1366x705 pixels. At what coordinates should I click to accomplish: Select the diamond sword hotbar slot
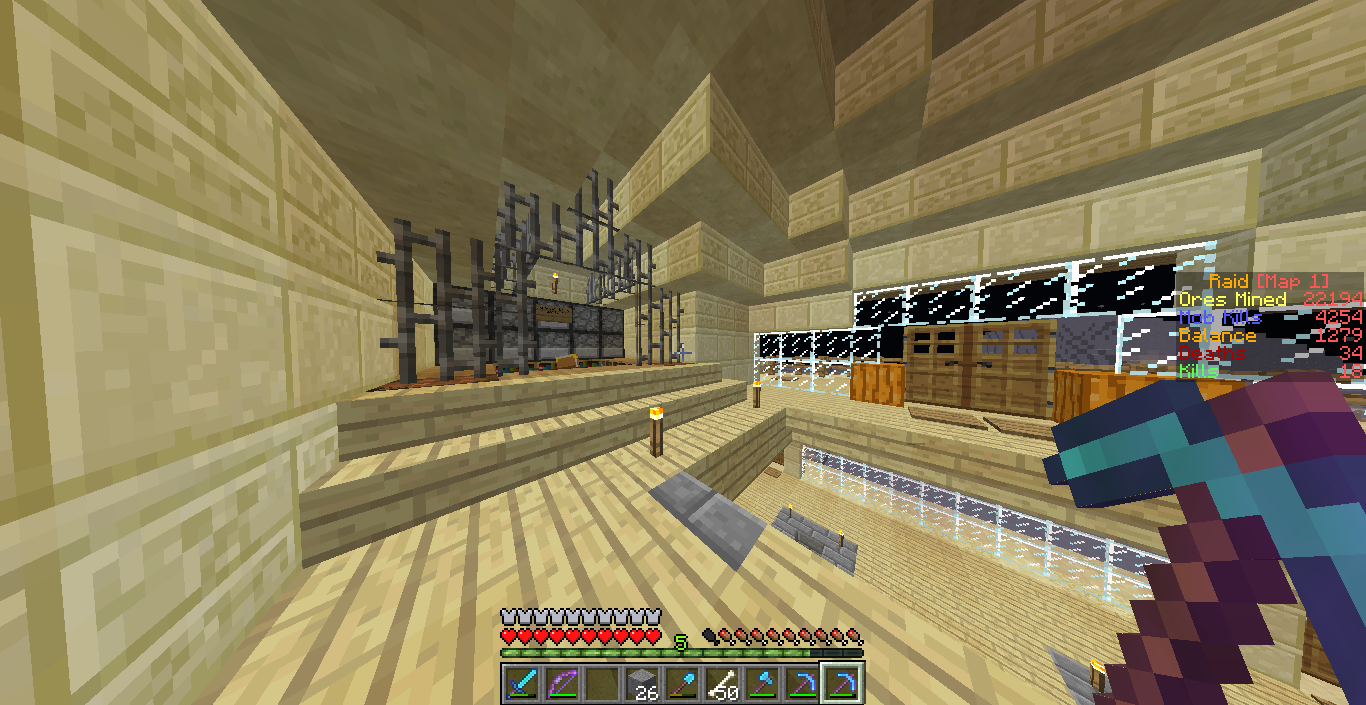[521, 684]
